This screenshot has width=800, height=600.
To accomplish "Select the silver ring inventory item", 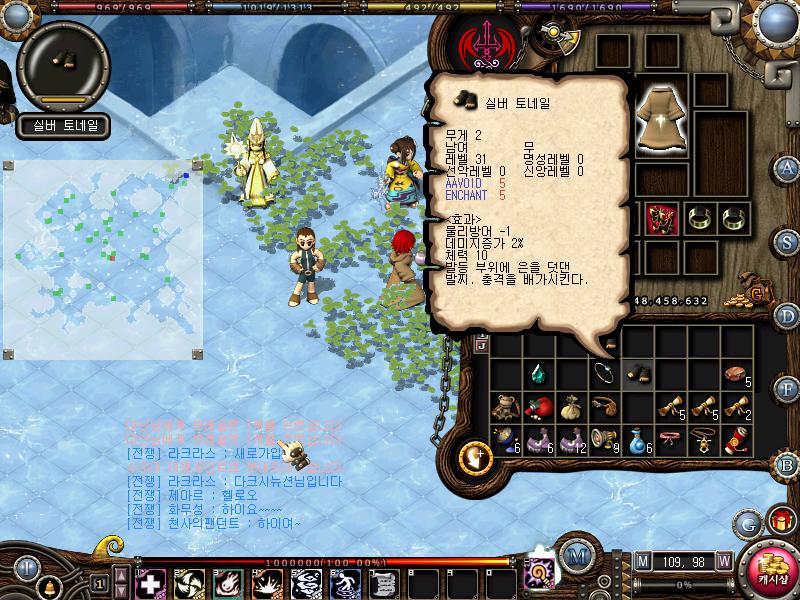I will tap(604, 373).
